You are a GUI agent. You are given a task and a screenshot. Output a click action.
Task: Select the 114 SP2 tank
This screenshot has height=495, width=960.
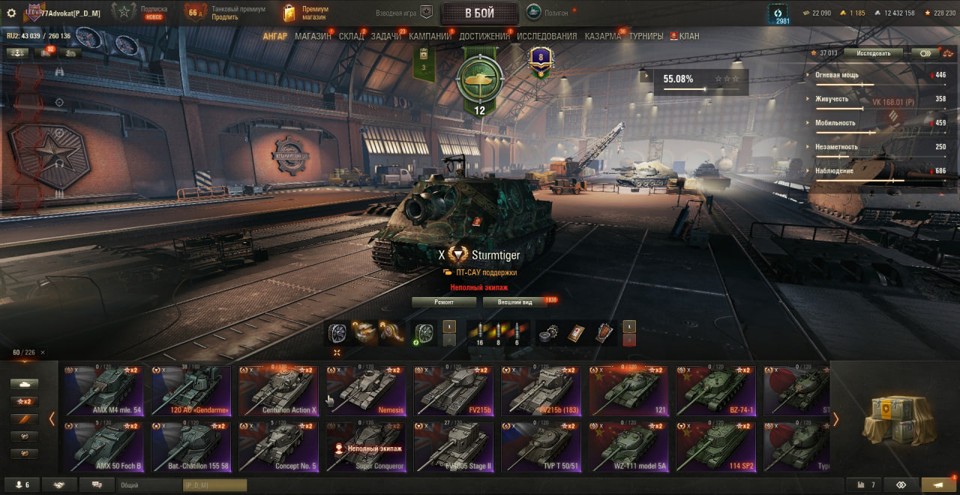[714, 447]
